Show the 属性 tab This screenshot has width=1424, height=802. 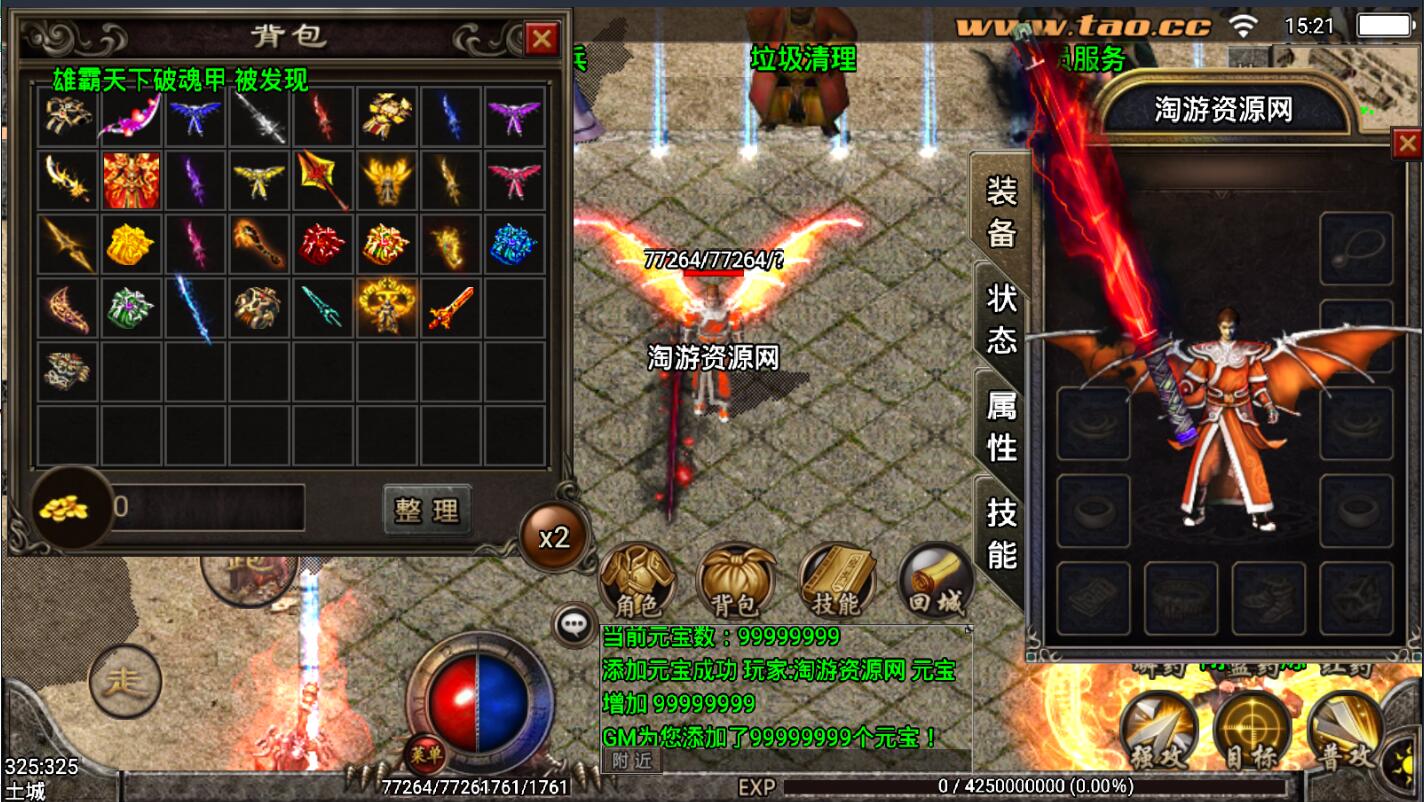1001,426
